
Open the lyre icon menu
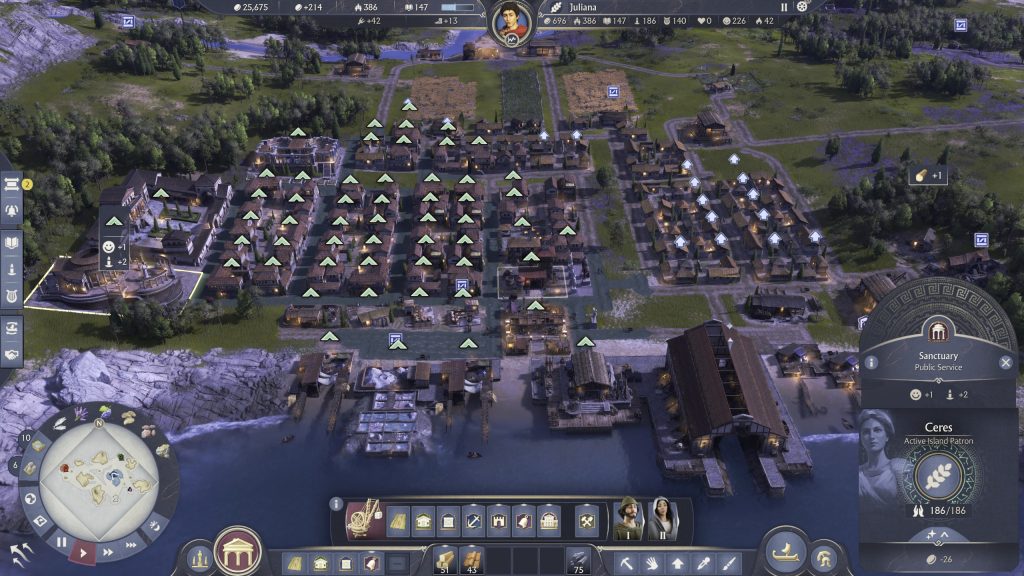pyautogui.click(x=13, y=296)
